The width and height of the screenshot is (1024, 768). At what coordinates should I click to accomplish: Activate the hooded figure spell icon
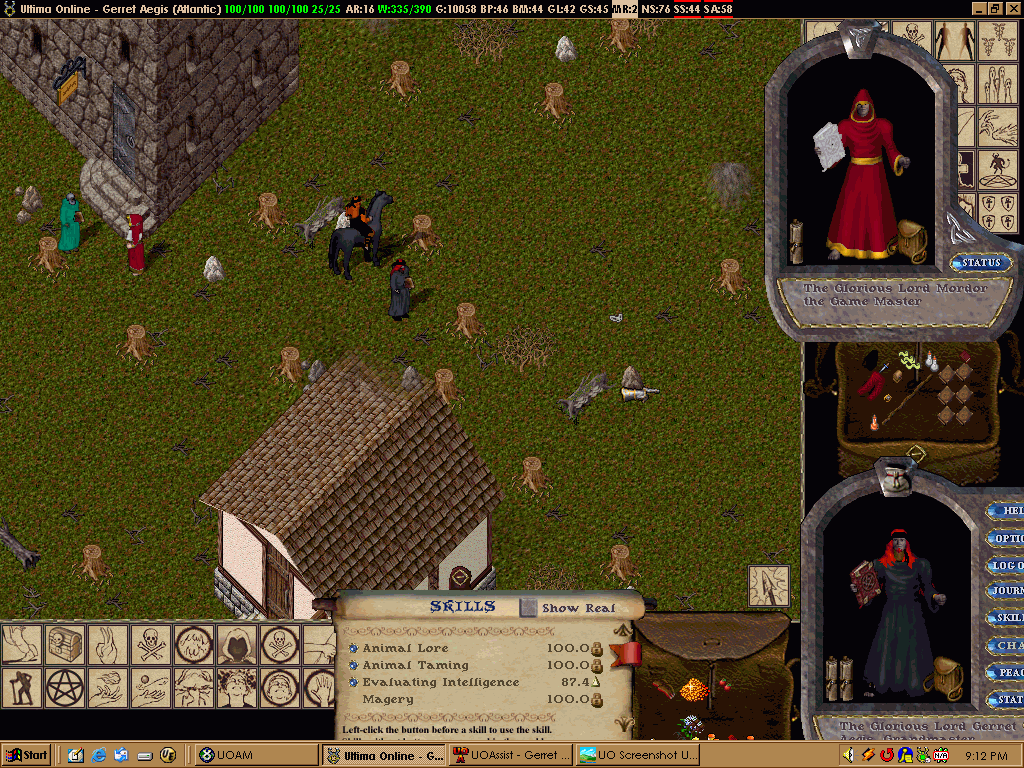(x=238, y=644)
